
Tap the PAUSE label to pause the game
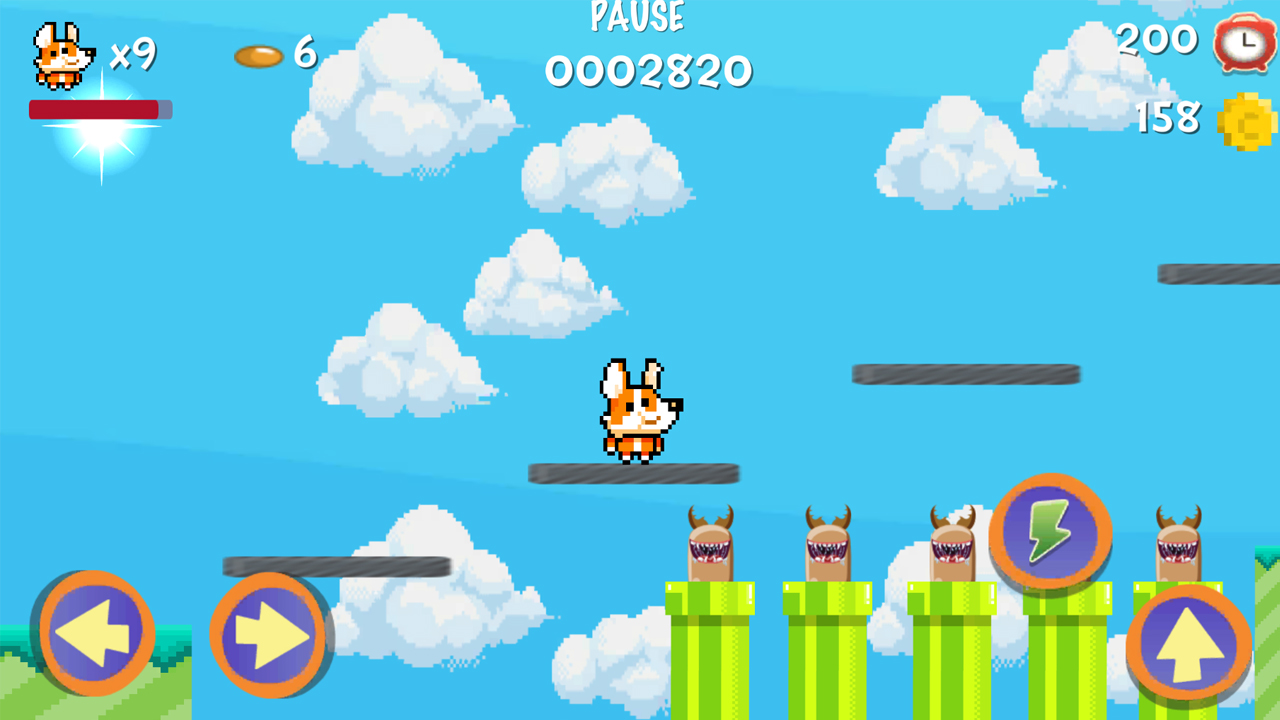[x=639, y=16]
